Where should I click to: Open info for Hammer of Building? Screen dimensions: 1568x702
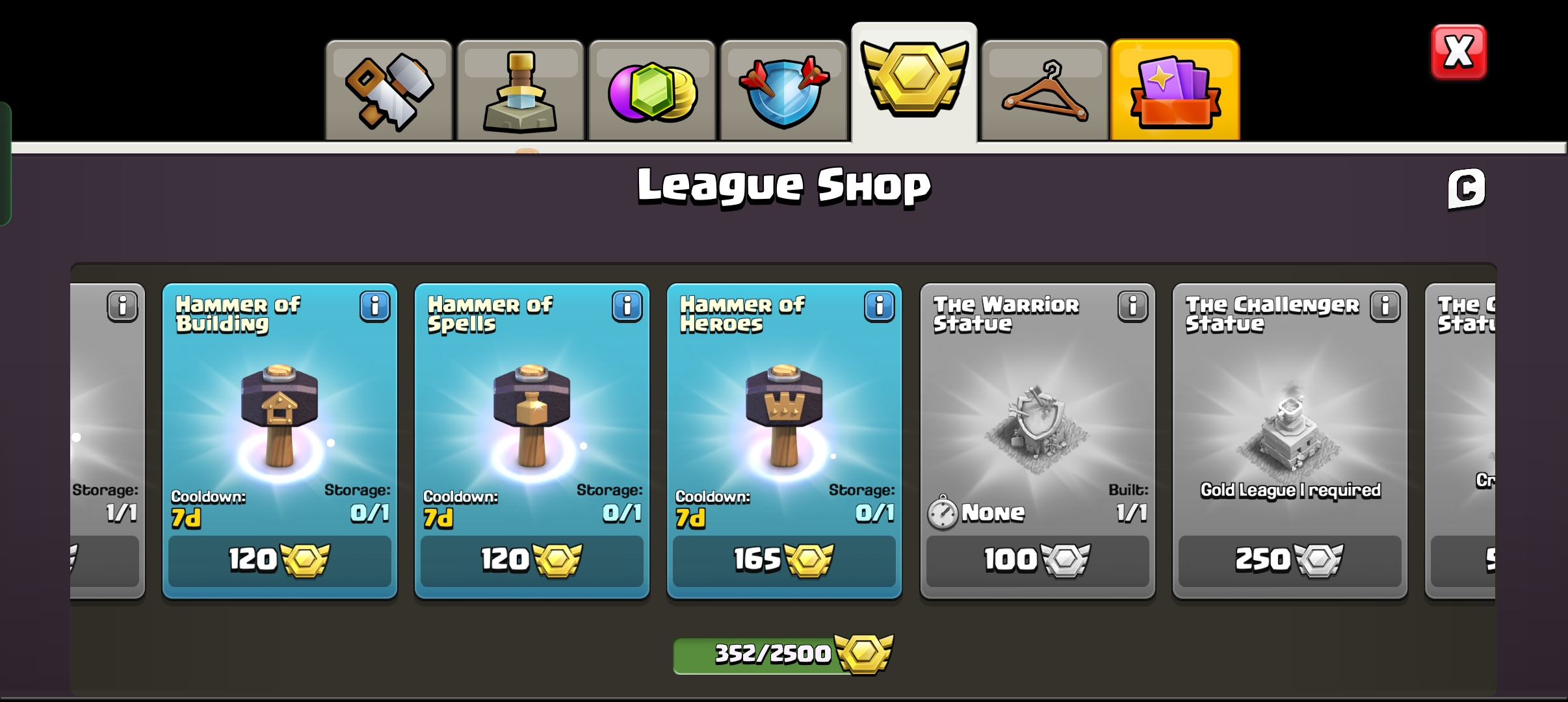coord(374,307)
